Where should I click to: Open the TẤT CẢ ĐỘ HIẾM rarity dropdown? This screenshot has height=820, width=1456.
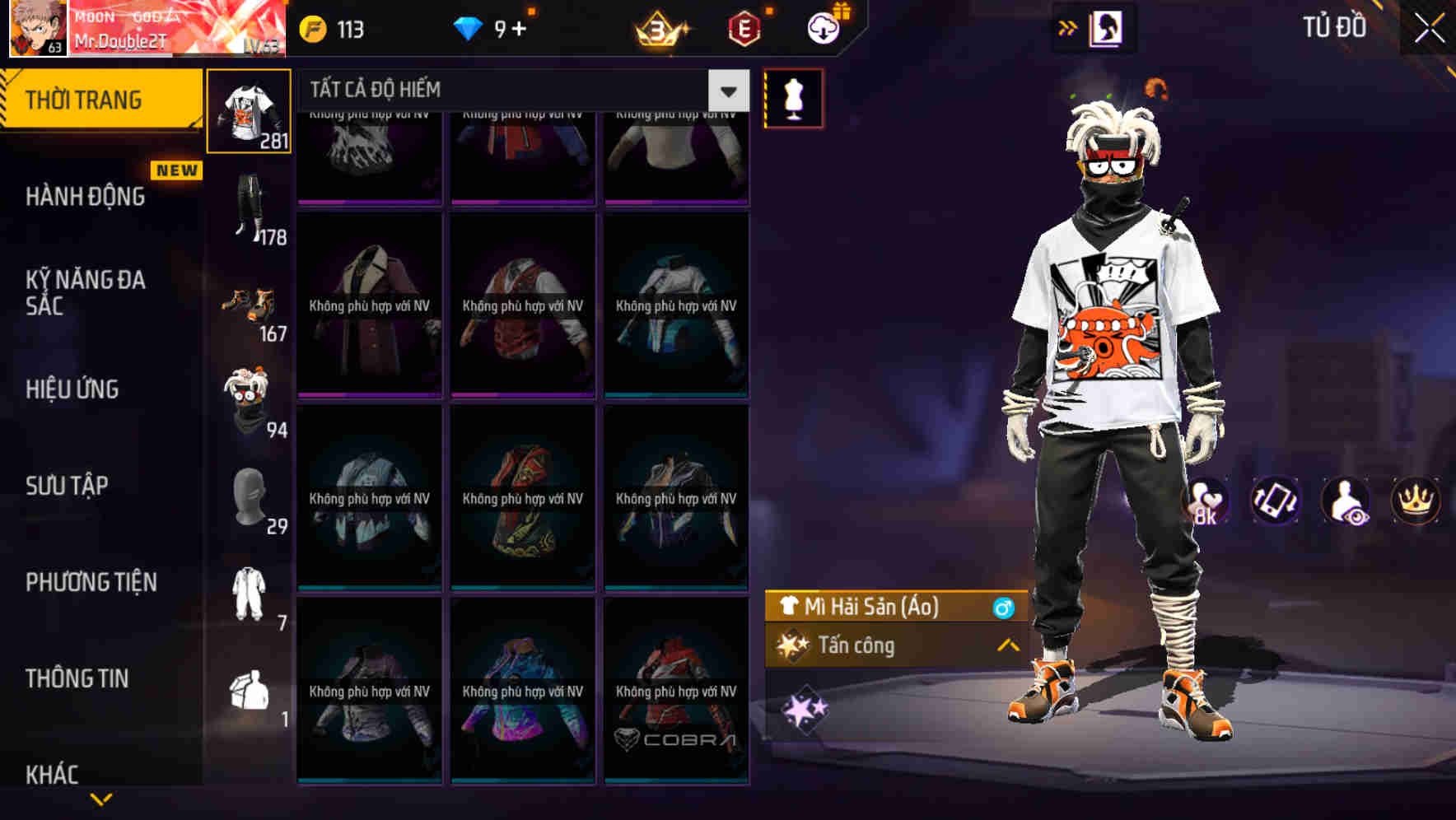point(726,91)
